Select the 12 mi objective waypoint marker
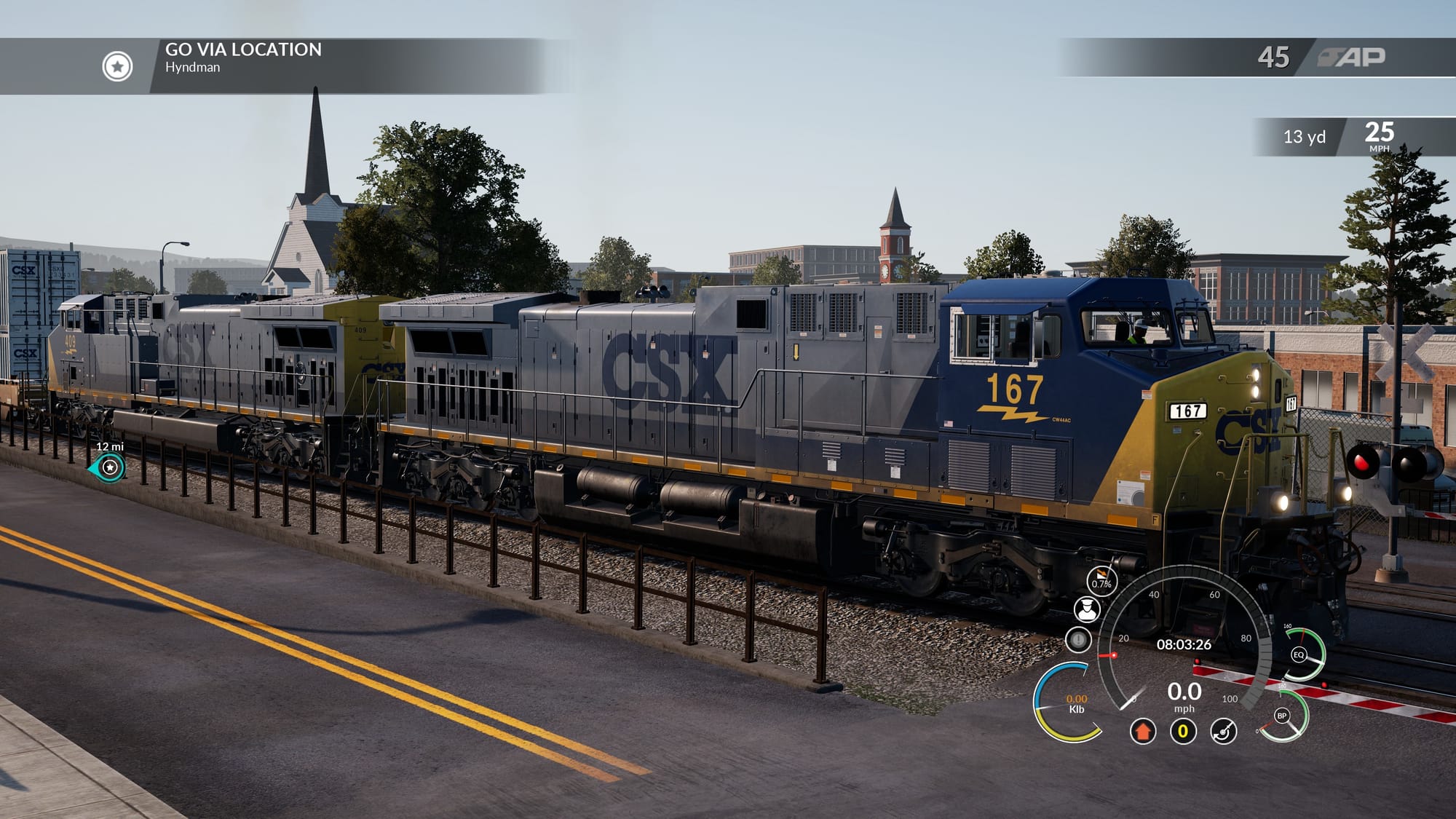 tap(110, 467)
